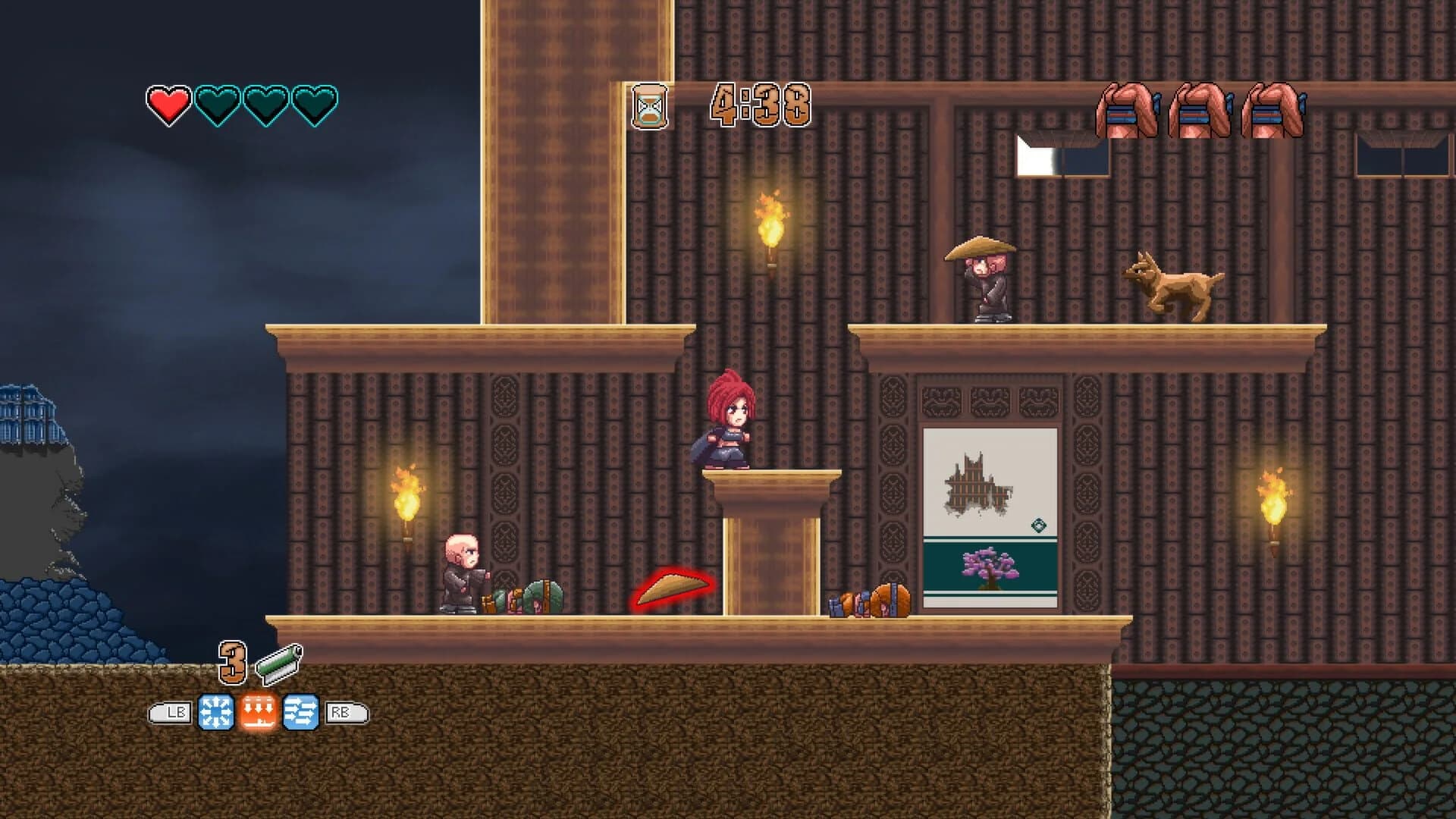Click the hourglass timer icon

pyautogui.click(x=648, y=106)
